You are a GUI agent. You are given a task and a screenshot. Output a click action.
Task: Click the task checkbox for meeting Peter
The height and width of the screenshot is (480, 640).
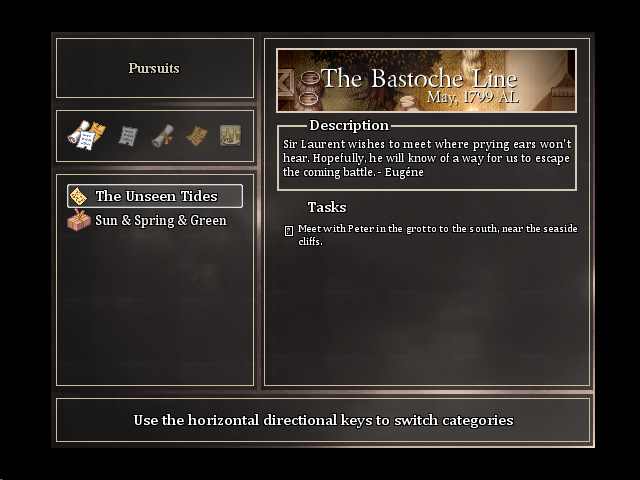pos(289,230)
